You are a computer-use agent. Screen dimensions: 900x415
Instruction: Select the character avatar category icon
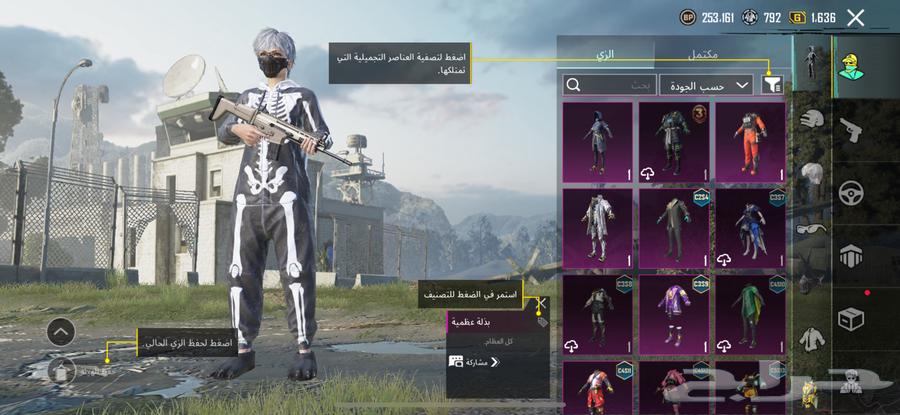(x=852, y=68)
